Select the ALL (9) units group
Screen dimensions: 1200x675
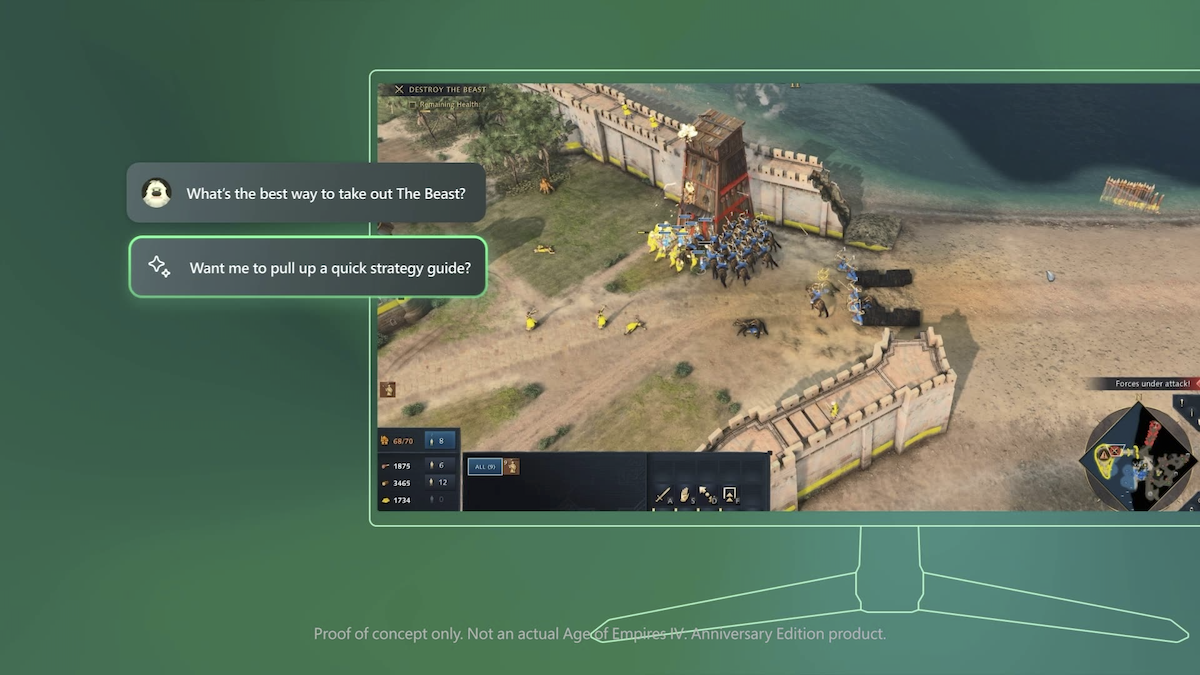click(485, 466)
